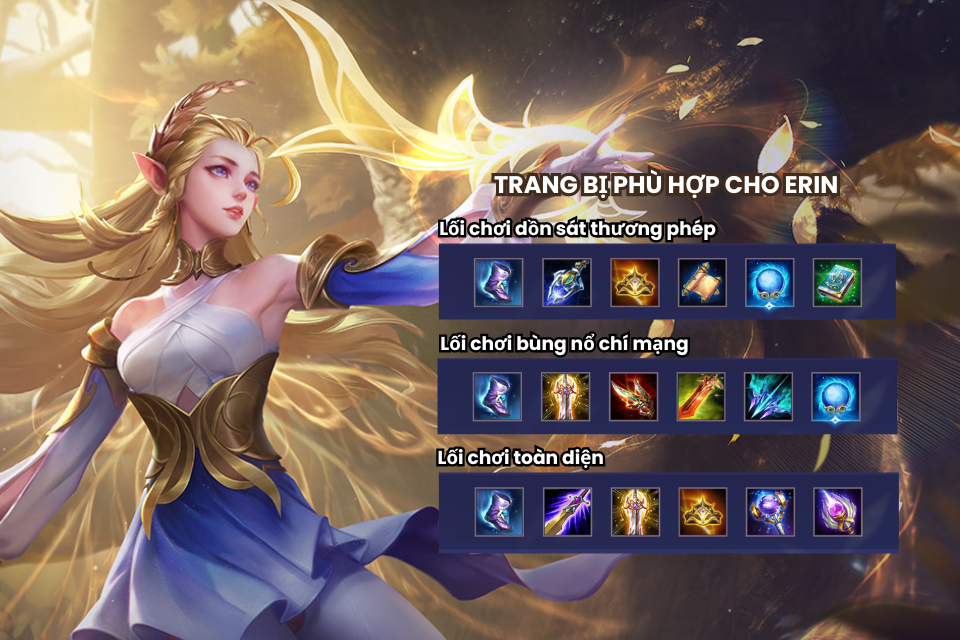Choose the boots in the critical burst build
The width and height of the screenshot is (960, 640).
tap(498, 397)
